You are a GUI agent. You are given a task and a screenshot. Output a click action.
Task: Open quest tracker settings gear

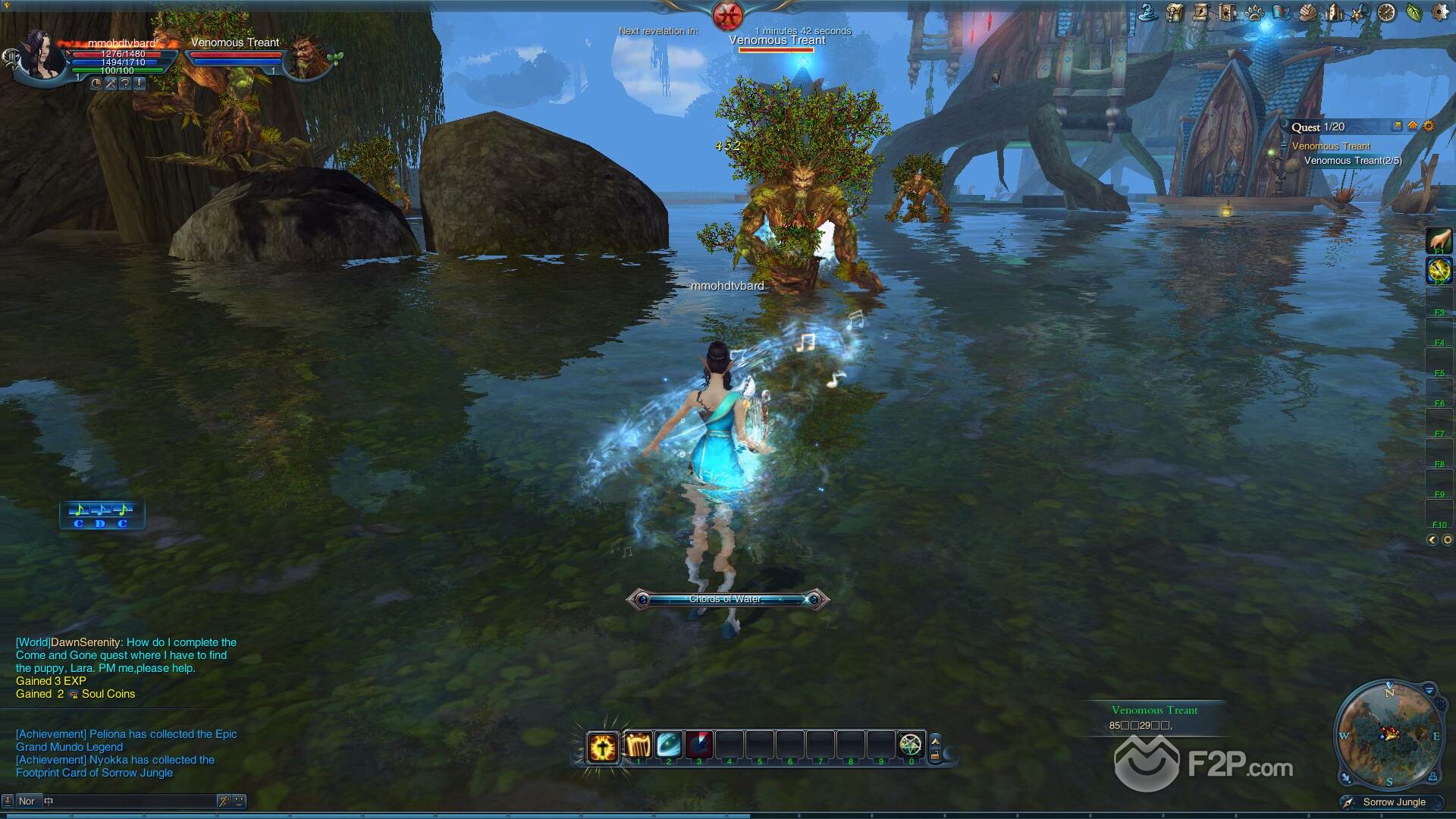pos(1429,127)
